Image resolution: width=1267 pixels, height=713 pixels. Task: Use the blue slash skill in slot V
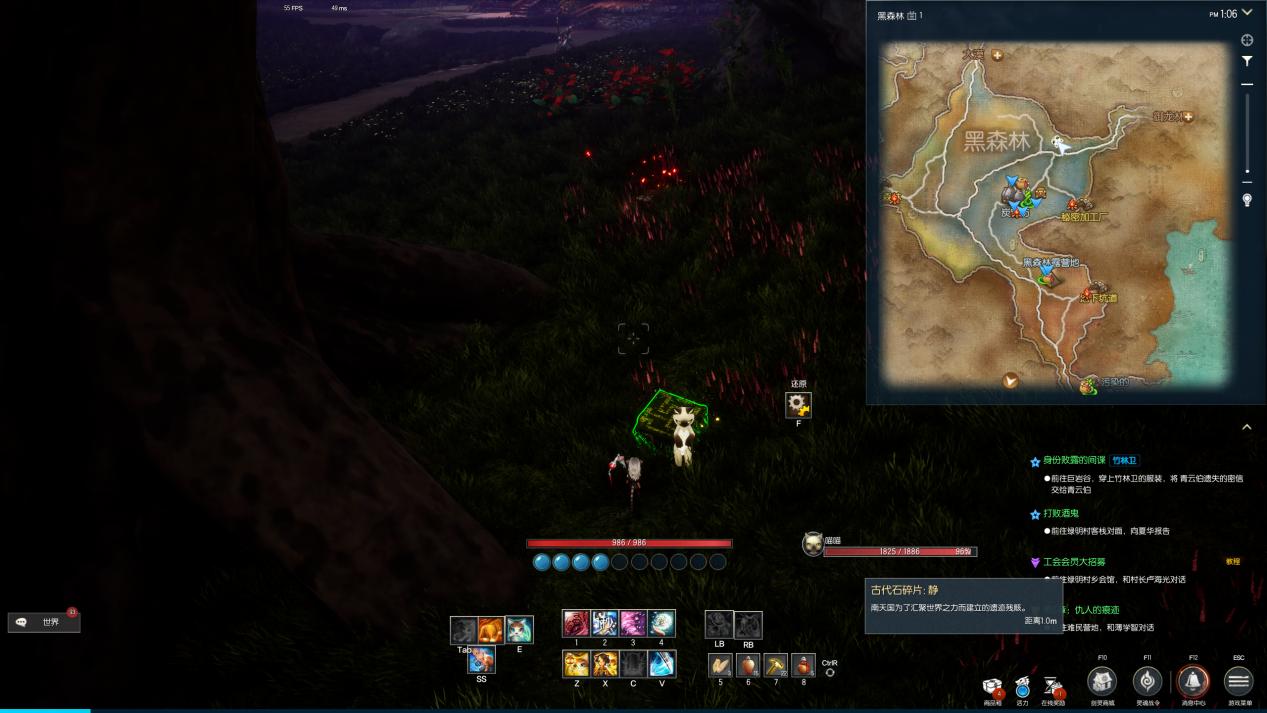coord(661,663)
